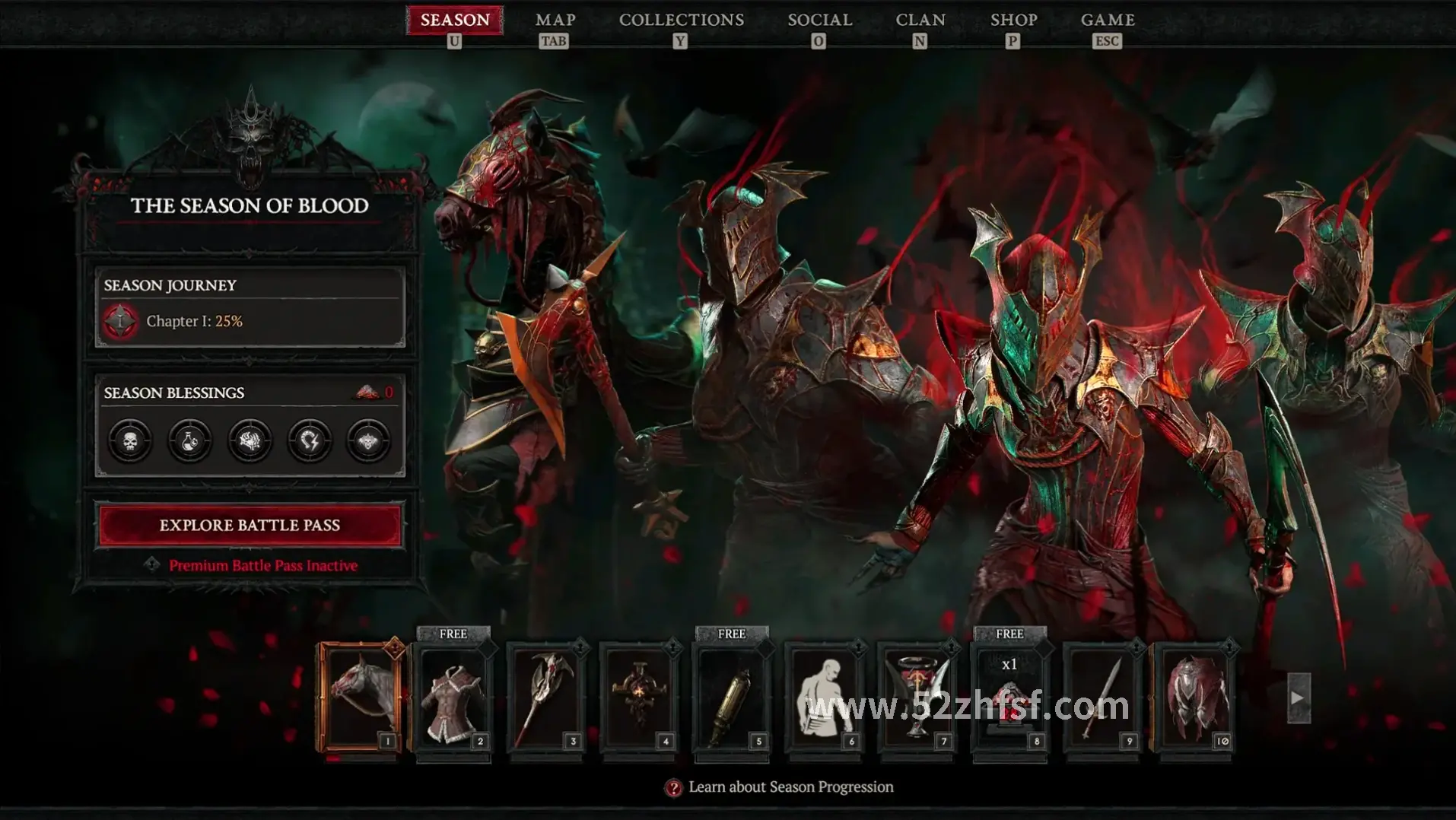This screenshot has width=1456, height=820.
Task: Pick the sword reward at tier 9
Action: [x=1103, y=698]
